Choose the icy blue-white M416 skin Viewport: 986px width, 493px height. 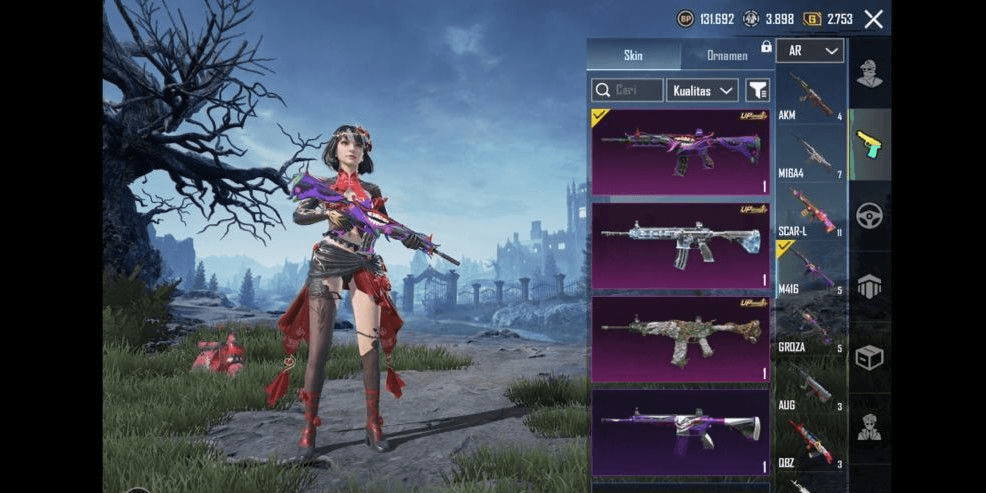[x=681, y=245]
